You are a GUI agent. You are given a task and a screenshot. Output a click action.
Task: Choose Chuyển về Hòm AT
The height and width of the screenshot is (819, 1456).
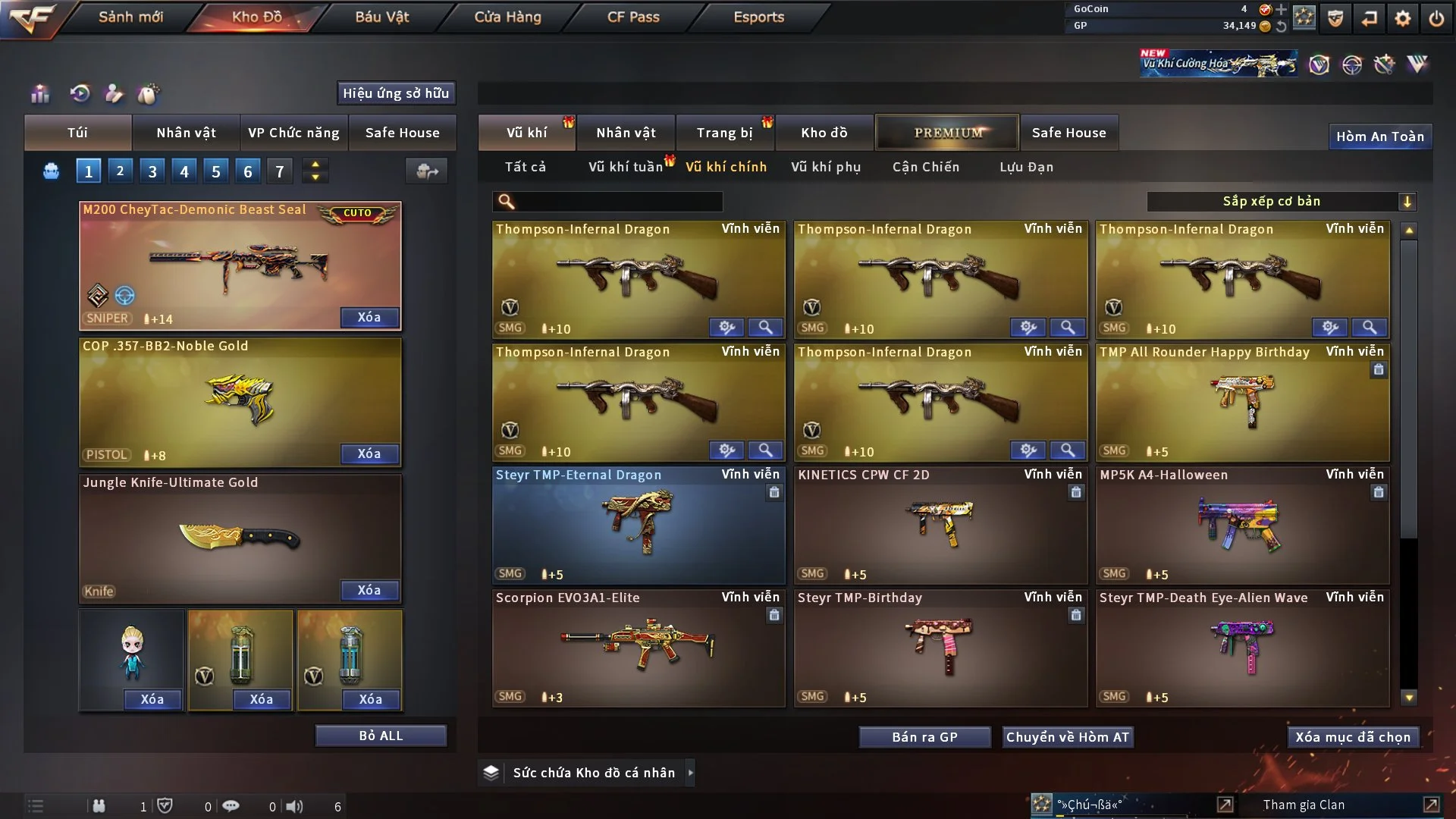coord(1068,737)
